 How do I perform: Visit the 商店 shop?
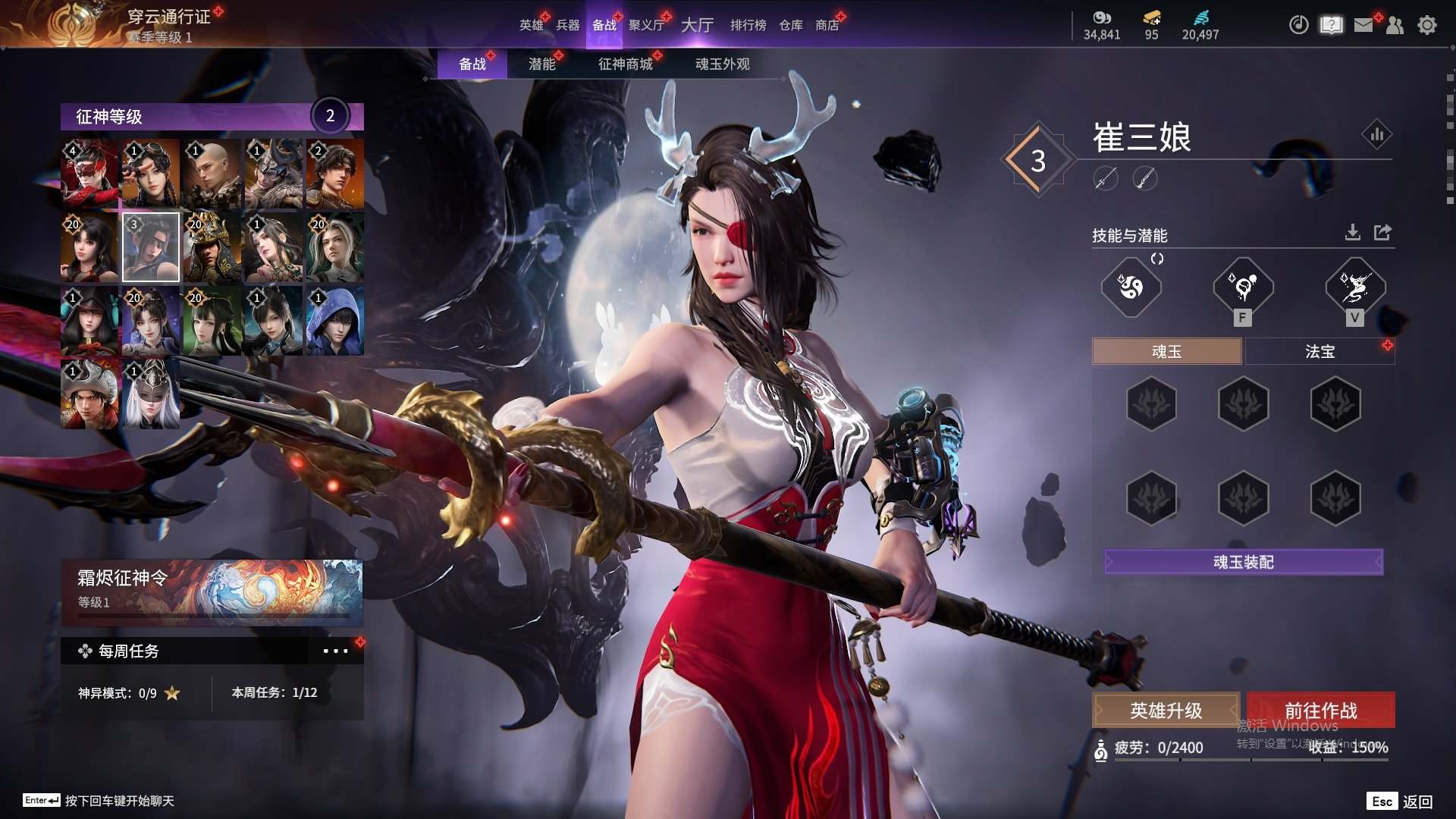click(x=827, y=25)
